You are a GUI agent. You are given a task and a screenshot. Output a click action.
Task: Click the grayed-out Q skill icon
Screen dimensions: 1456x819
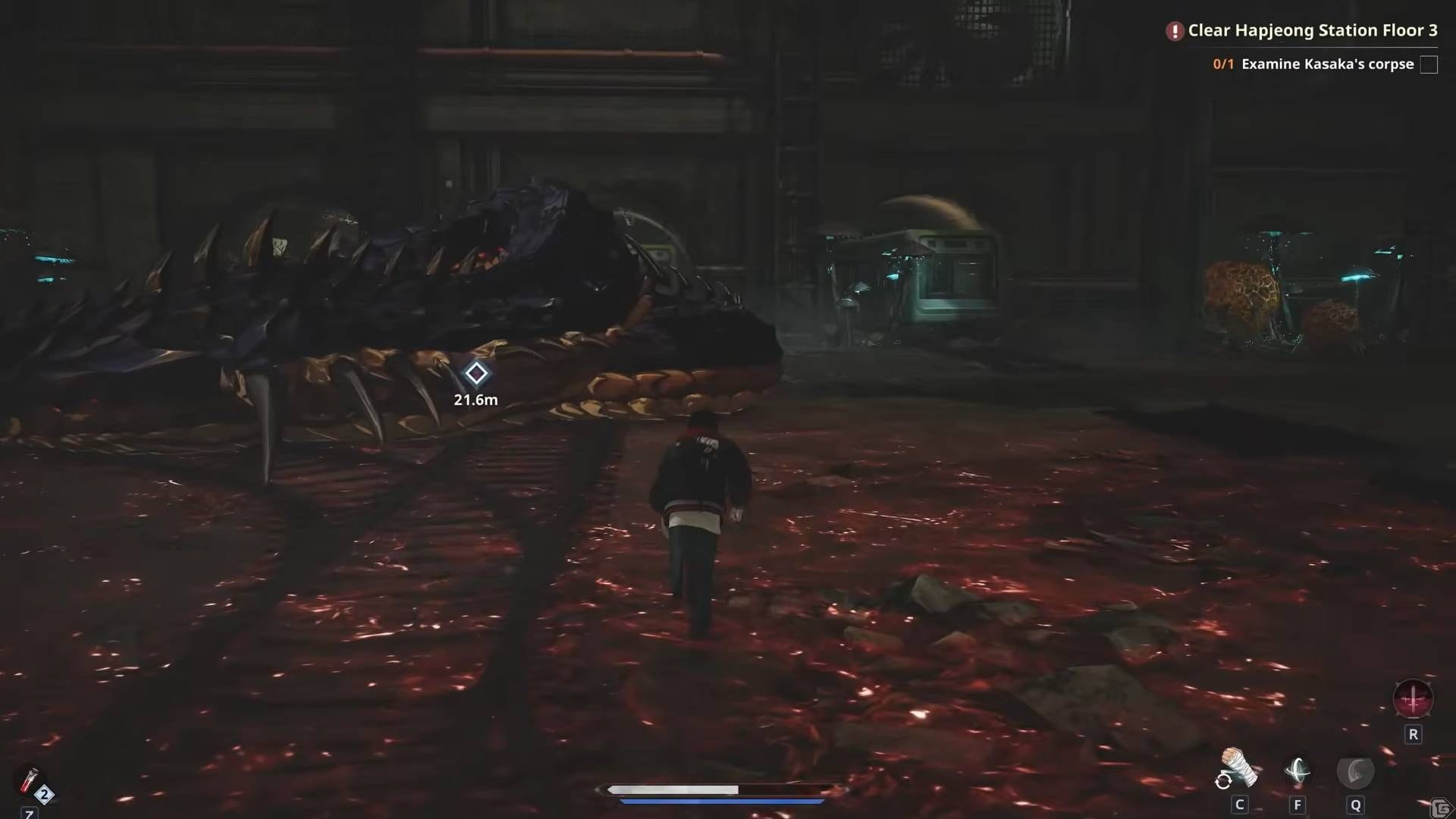(1355, 773)
